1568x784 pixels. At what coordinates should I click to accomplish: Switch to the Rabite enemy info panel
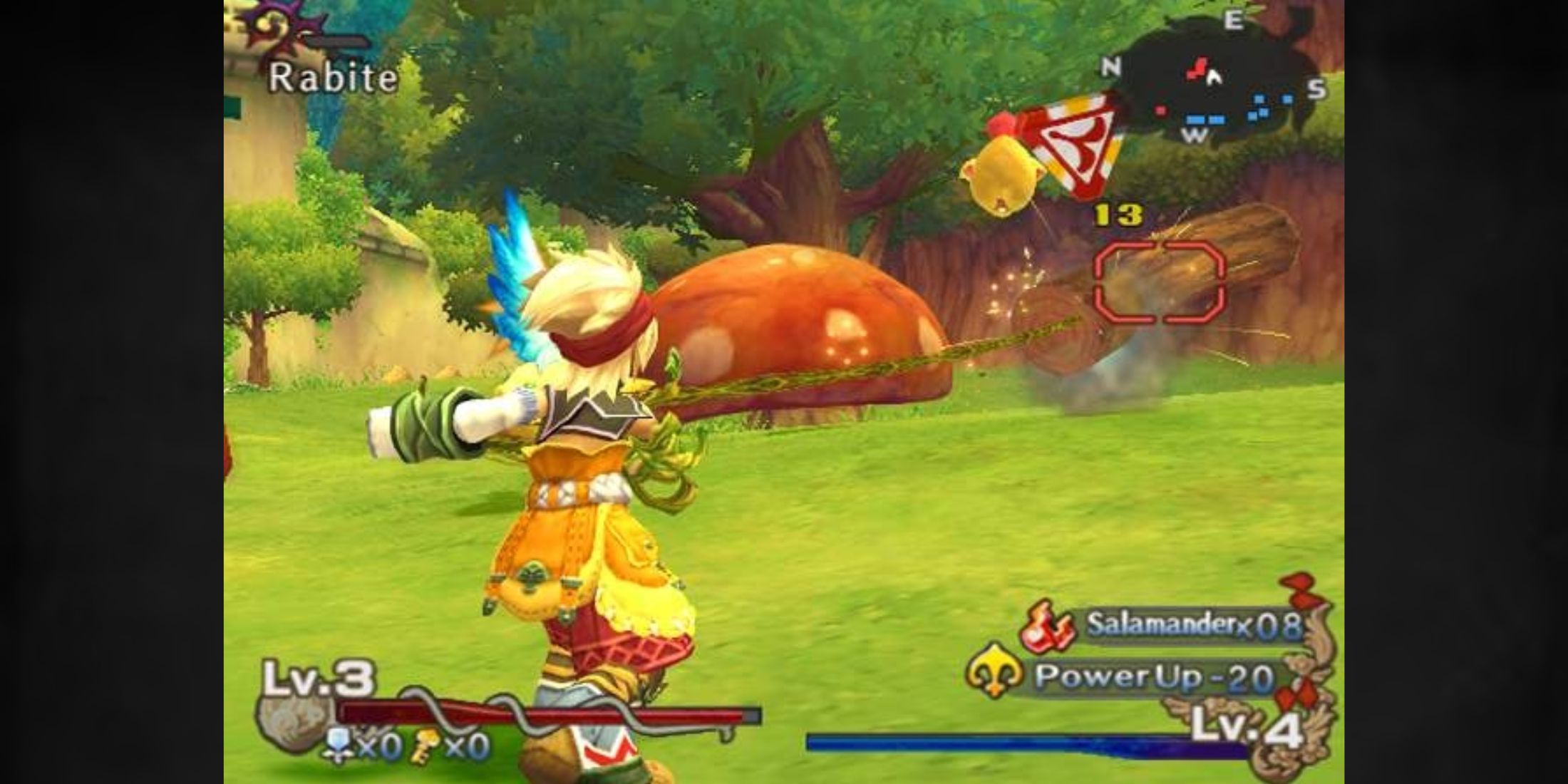pyautogui.click(x=331, y=78)
